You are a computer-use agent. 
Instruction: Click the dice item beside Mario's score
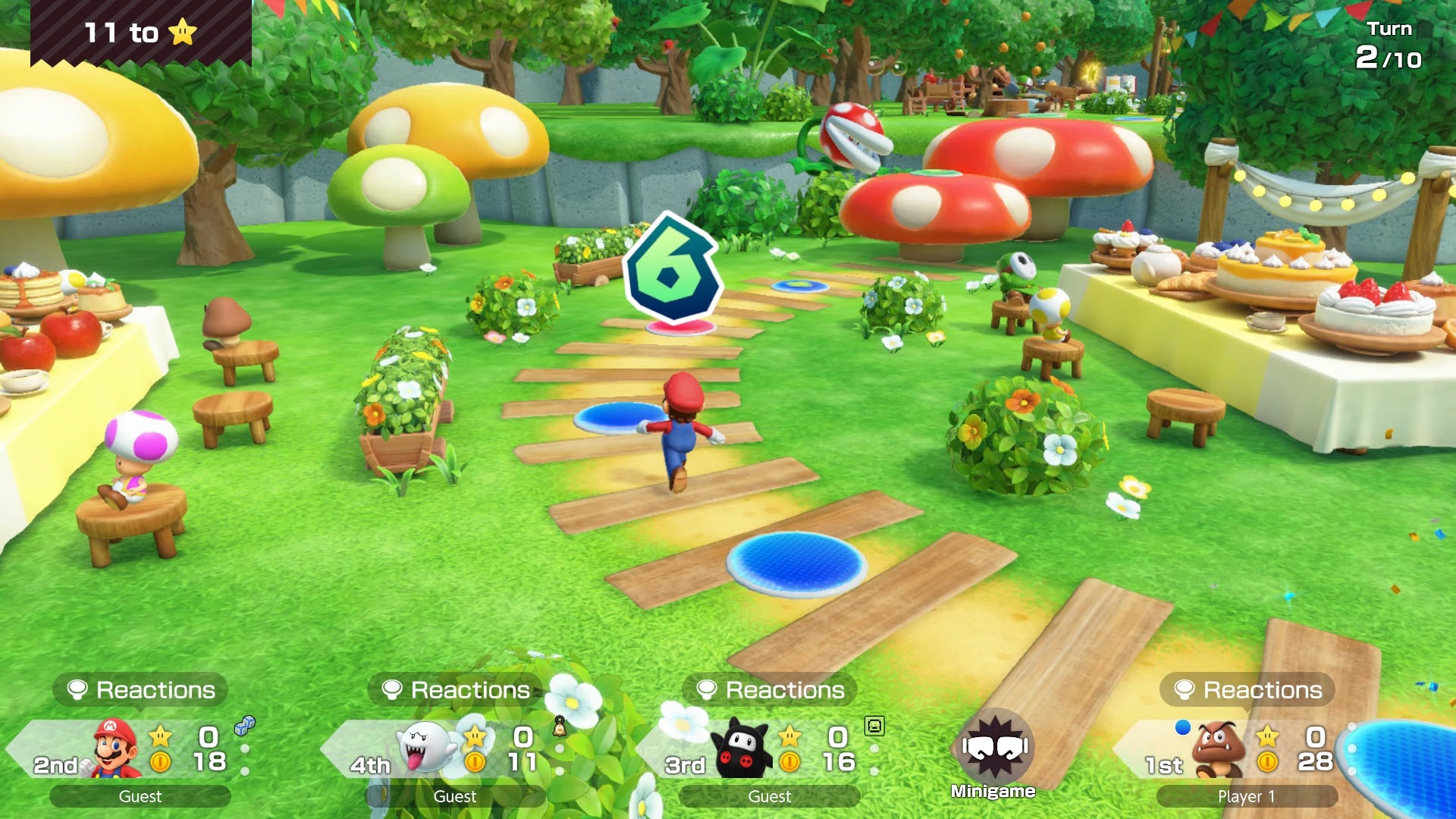[245, 726]
